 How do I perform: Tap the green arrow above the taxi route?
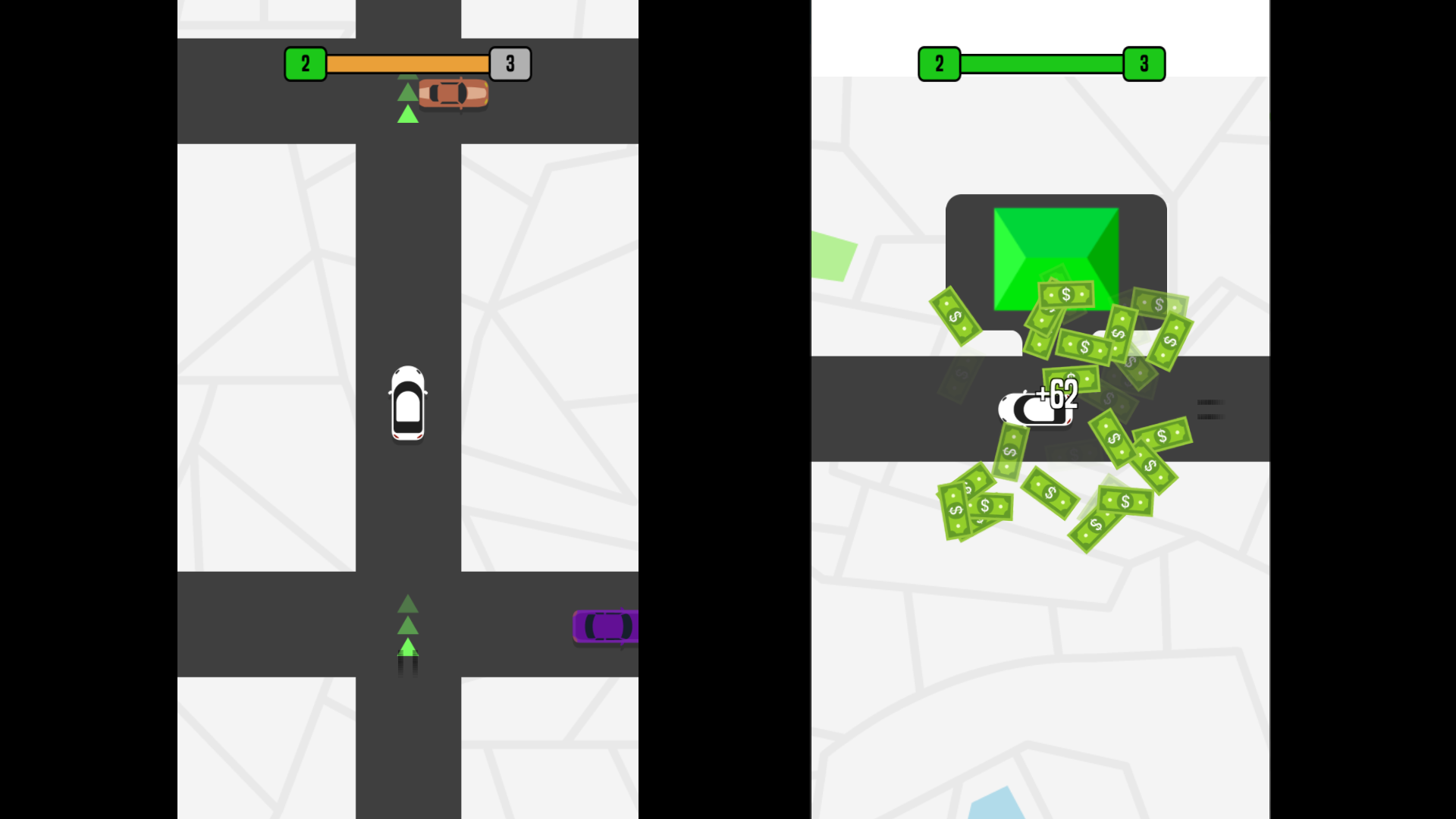tap(408, 112)
